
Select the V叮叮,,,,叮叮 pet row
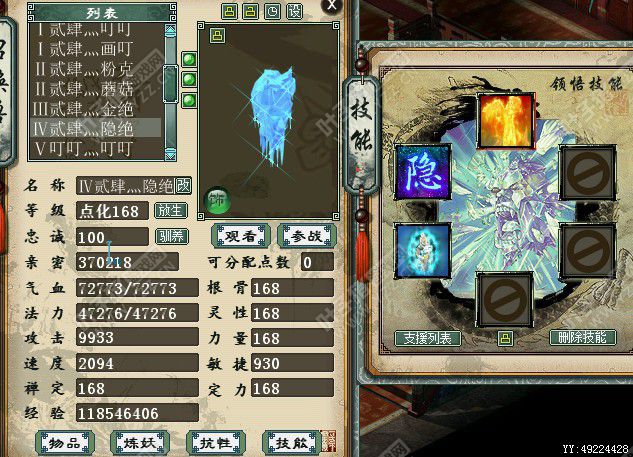(x=95, y=148)
